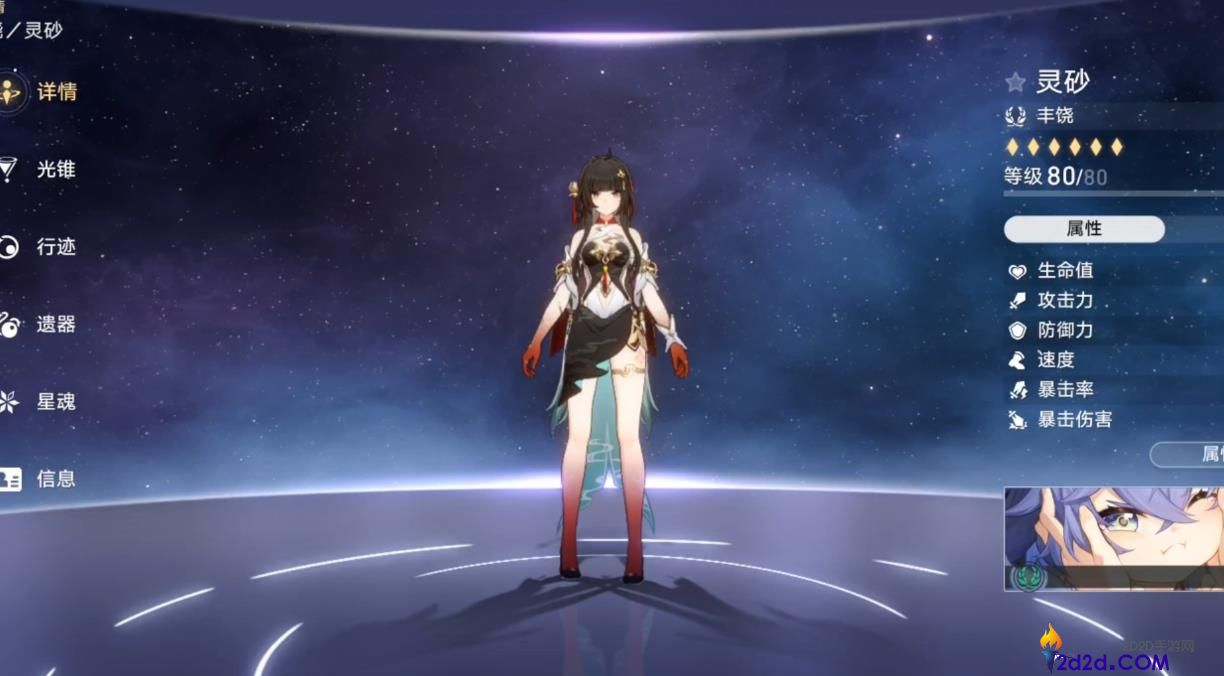This screenshot has height=676, width=1224.
Task: Select the 生命值 HP stat row
Action: [x=1065, y=270]
